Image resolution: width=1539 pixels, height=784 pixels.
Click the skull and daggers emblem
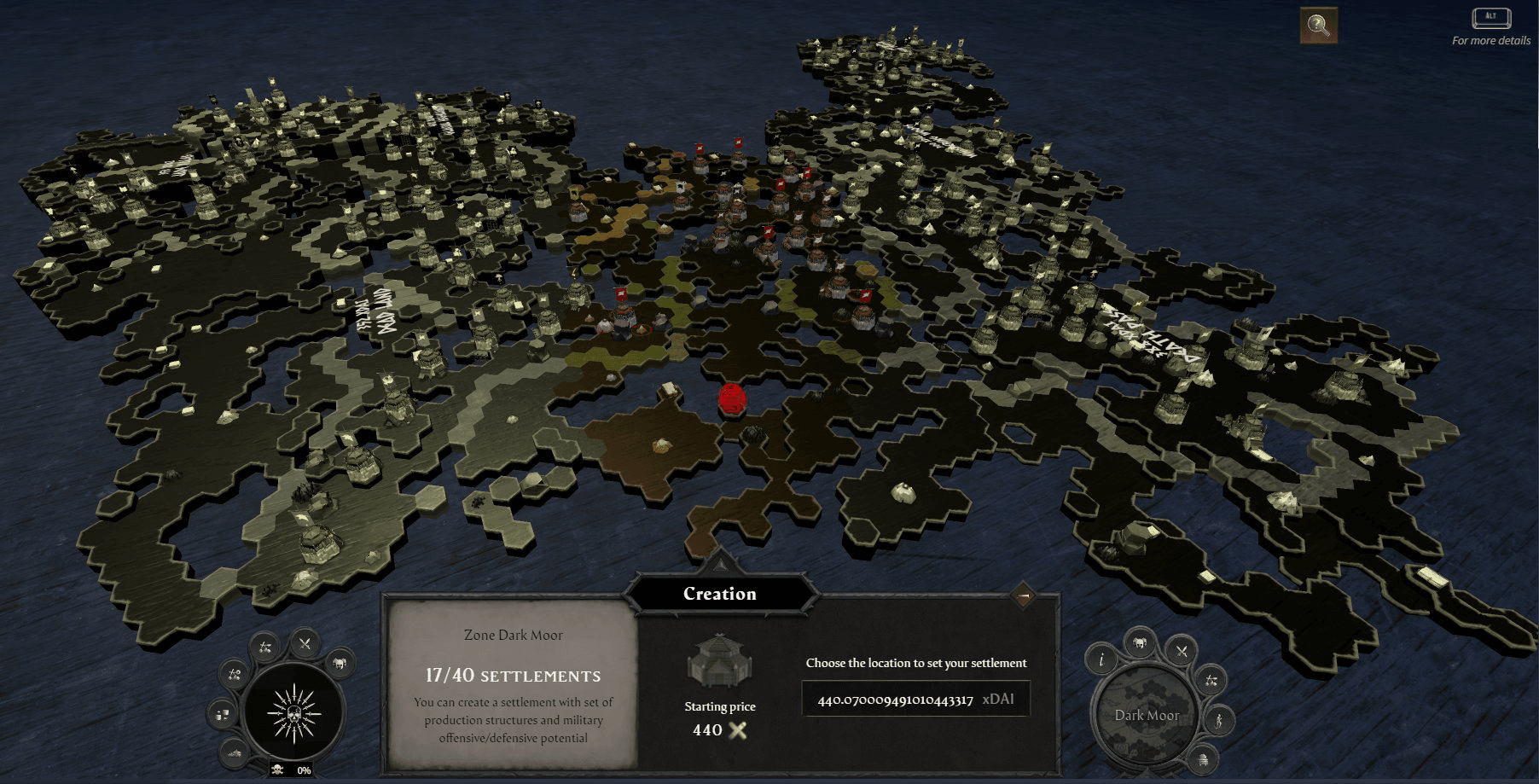[293, 712]
